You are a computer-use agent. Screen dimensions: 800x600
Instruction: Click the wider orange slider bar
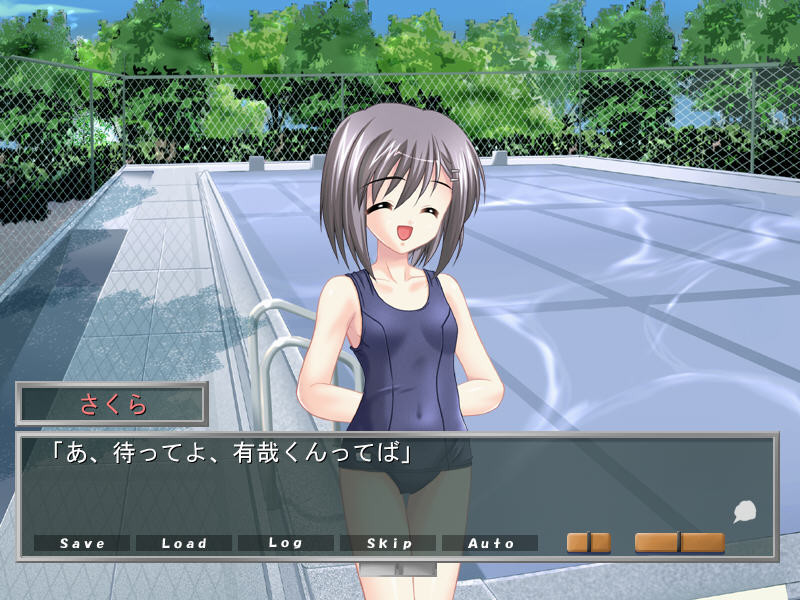tap(680, 542)
